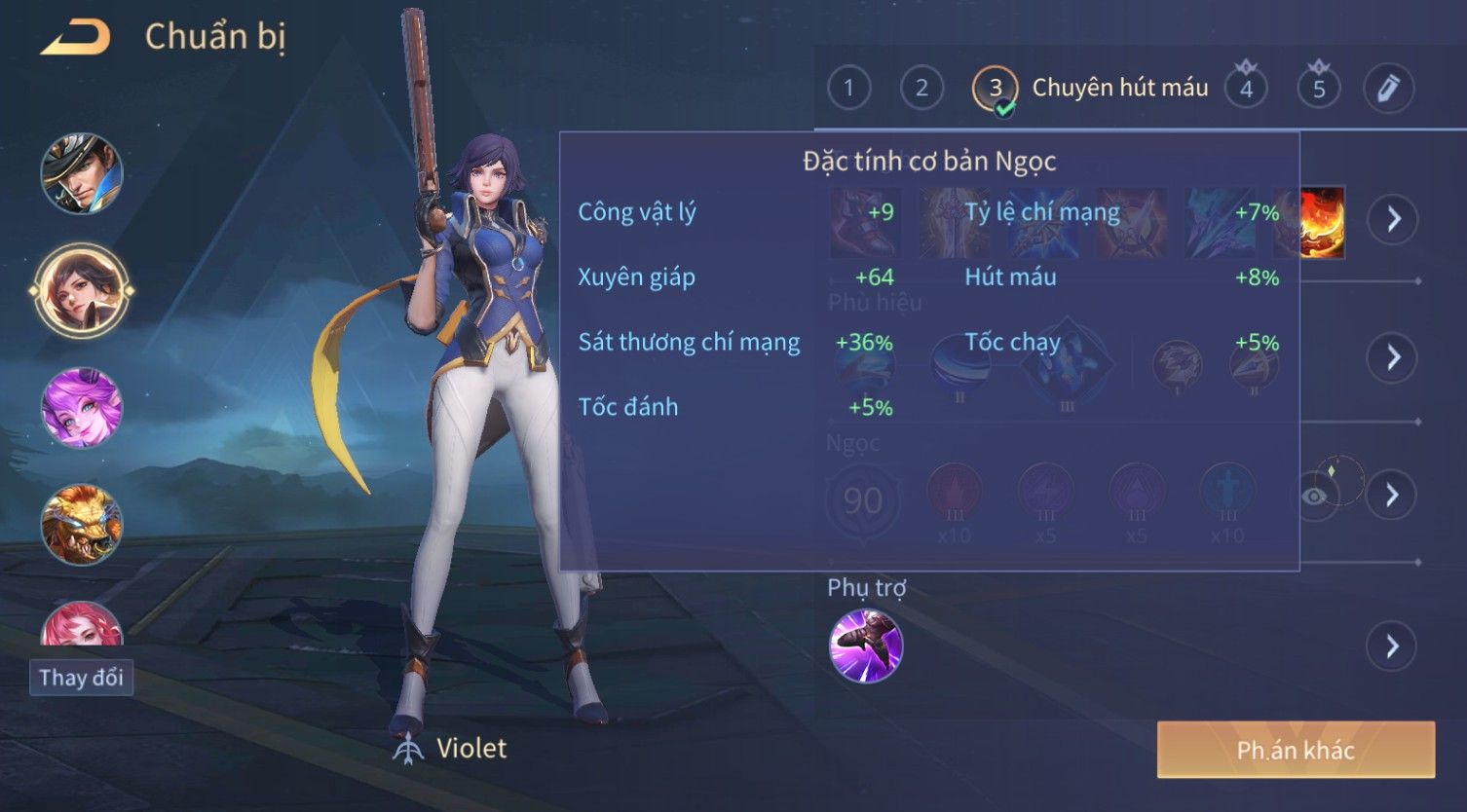Viewport: 1467px width, 812px height.
Task: Select the flaming equipment item icon
Action: (1323, 222)
